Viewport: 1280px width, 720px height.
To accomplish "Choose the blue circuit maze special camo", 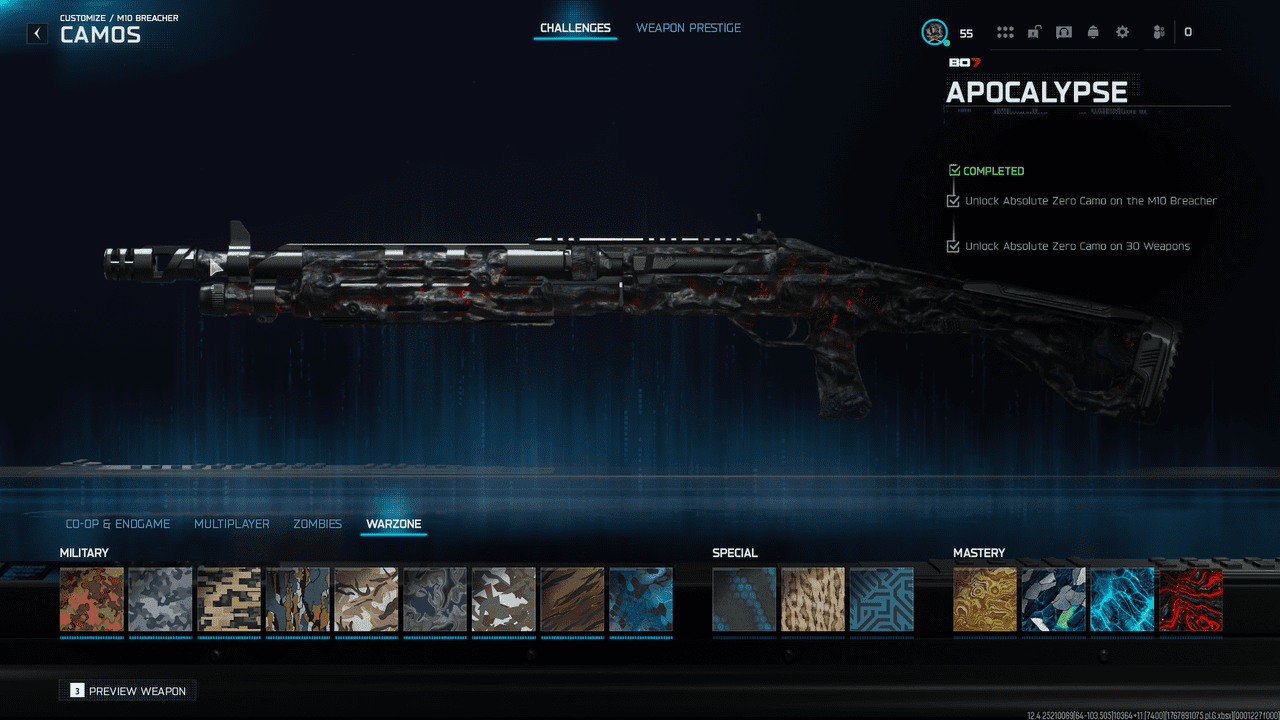I will pyautogui.click(x=881, y=600).
